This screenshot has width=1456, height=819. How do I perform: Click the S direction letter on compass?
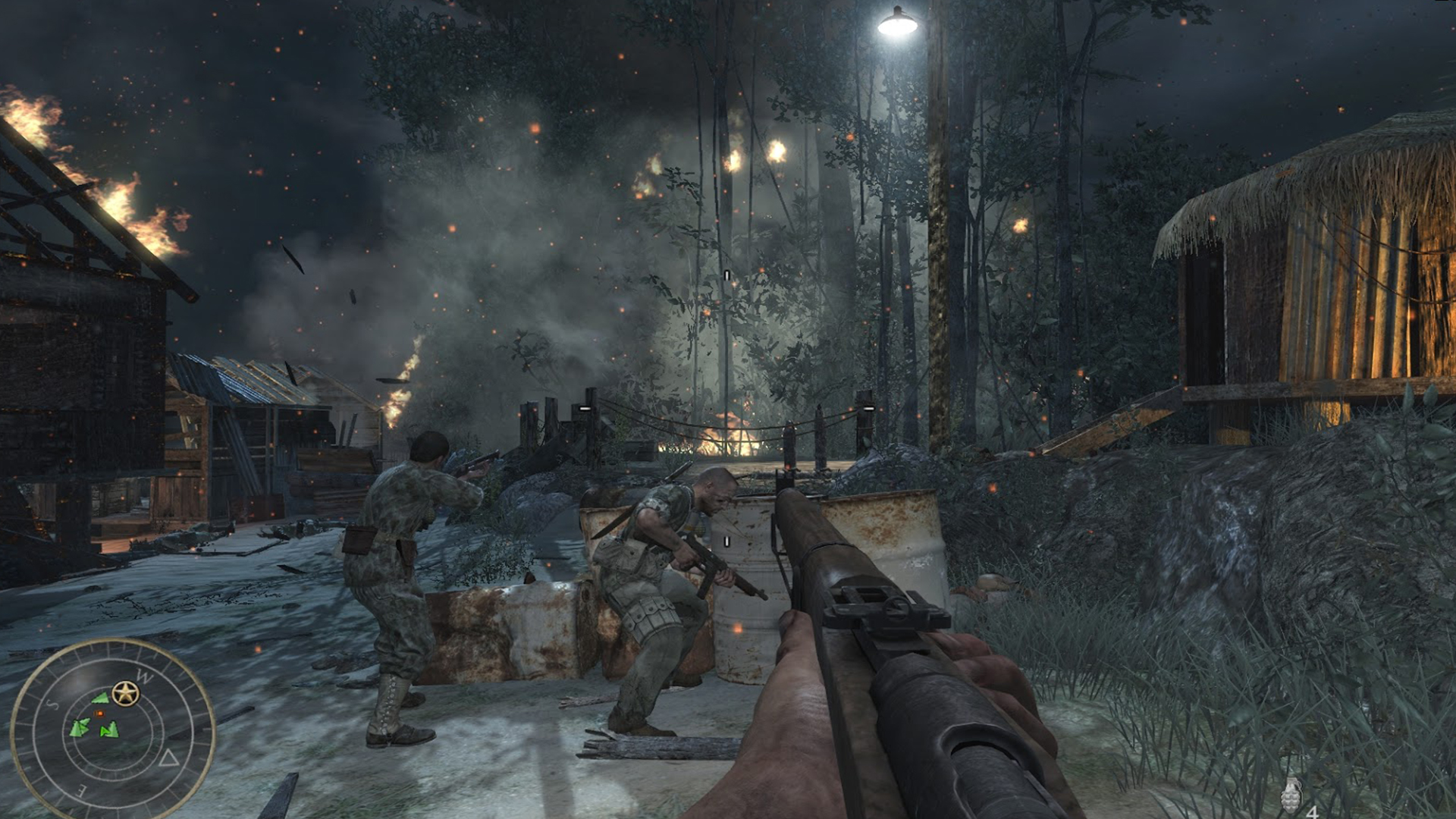point(53,704)
